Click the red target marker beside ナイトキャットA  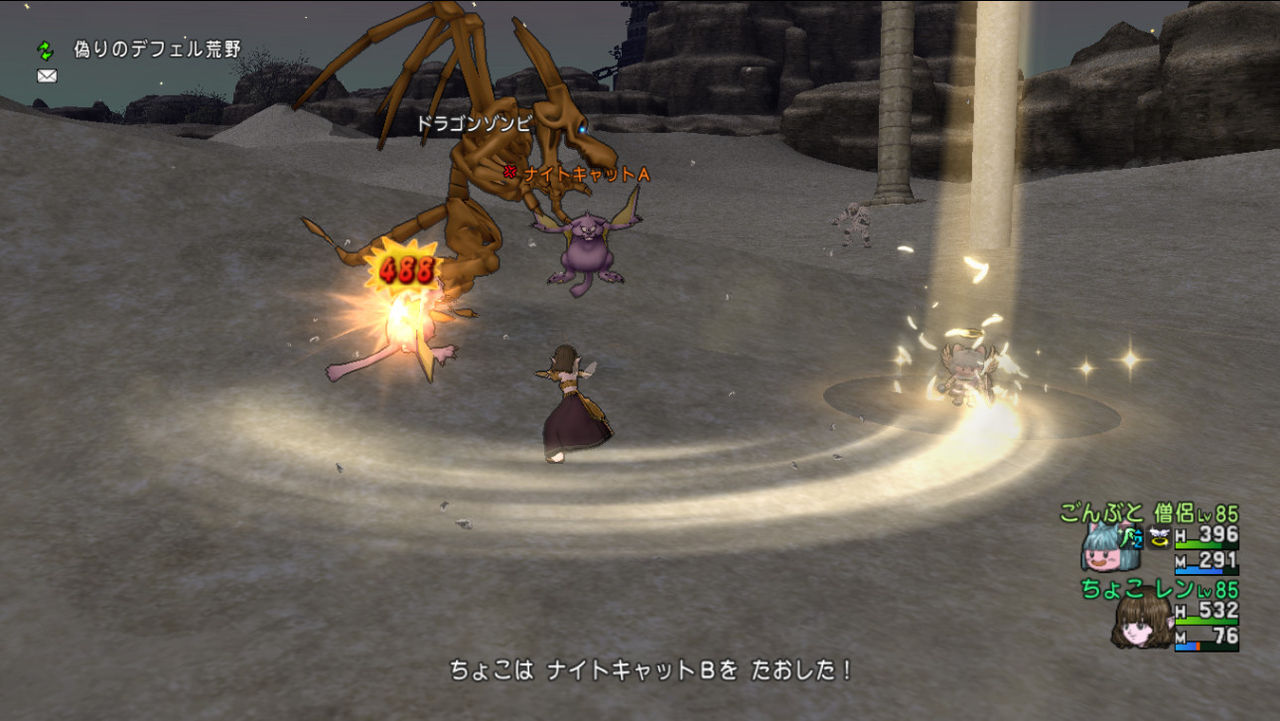[x=512, y=171]
